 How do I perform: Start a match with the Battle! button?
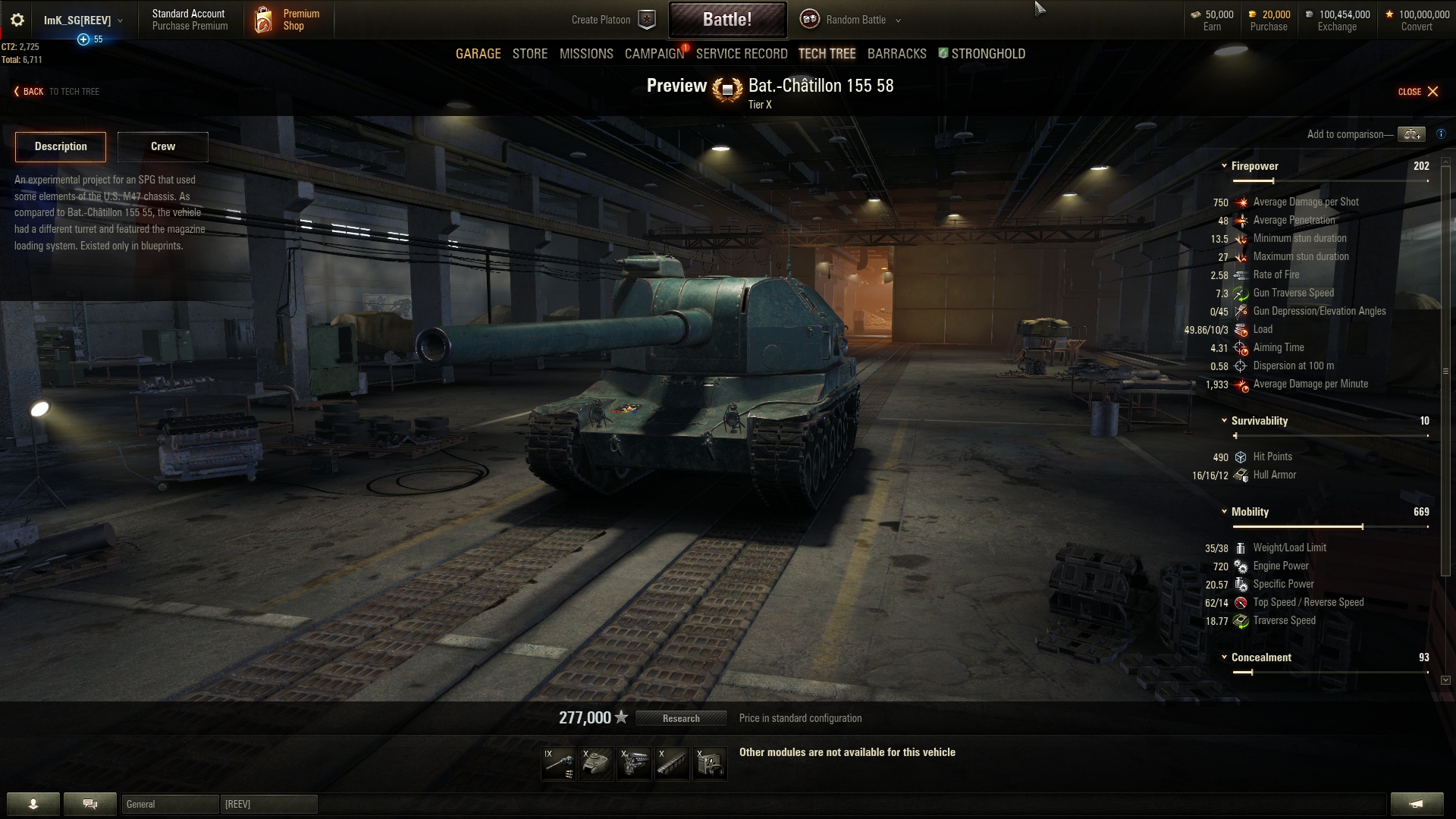tap(726, 20)
